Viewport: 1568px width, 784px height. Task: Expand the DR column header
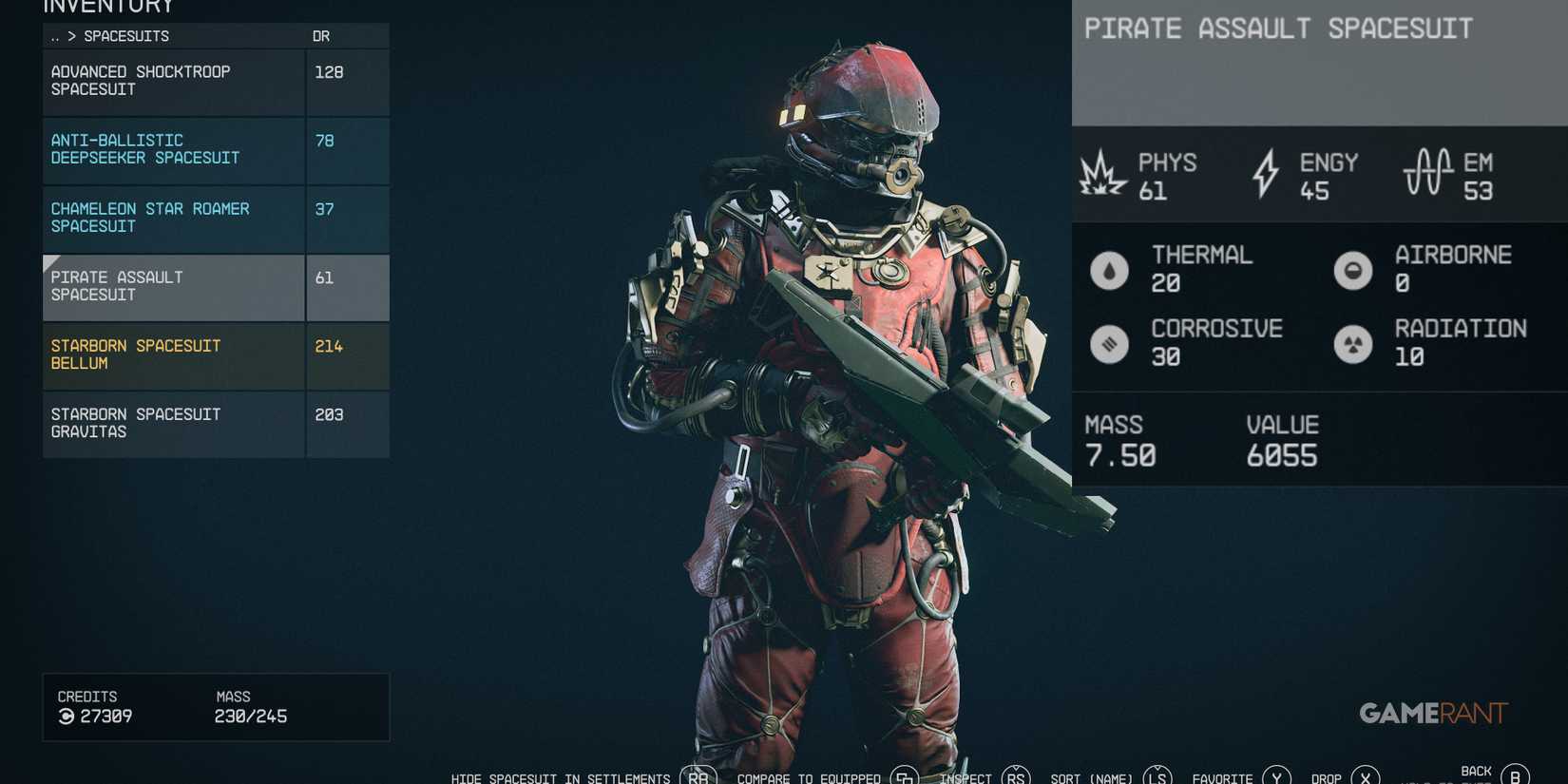click(x=323, y=35)
